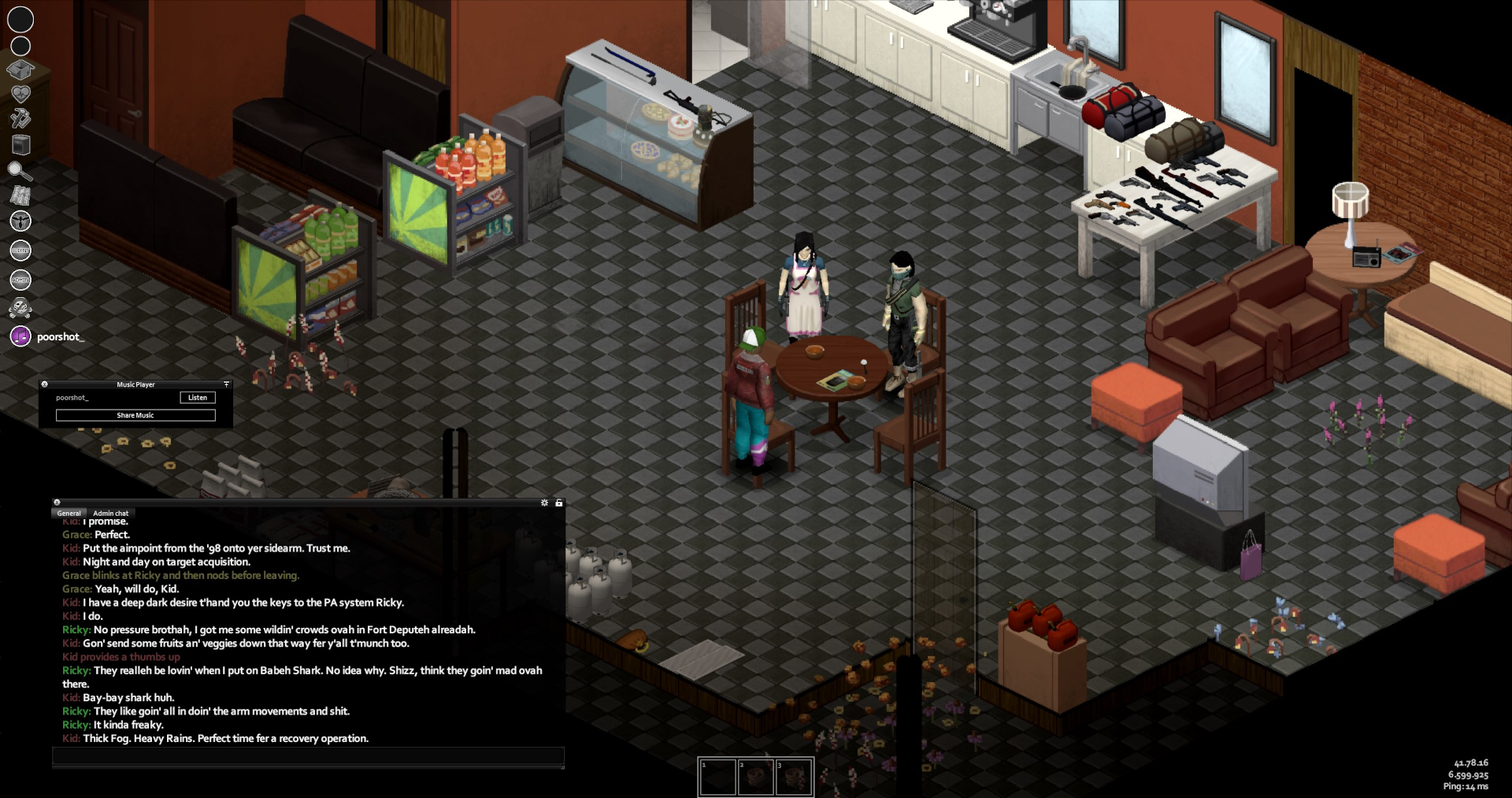
Task: Switch to the Admin chat tab
Action: pos(110,513)
